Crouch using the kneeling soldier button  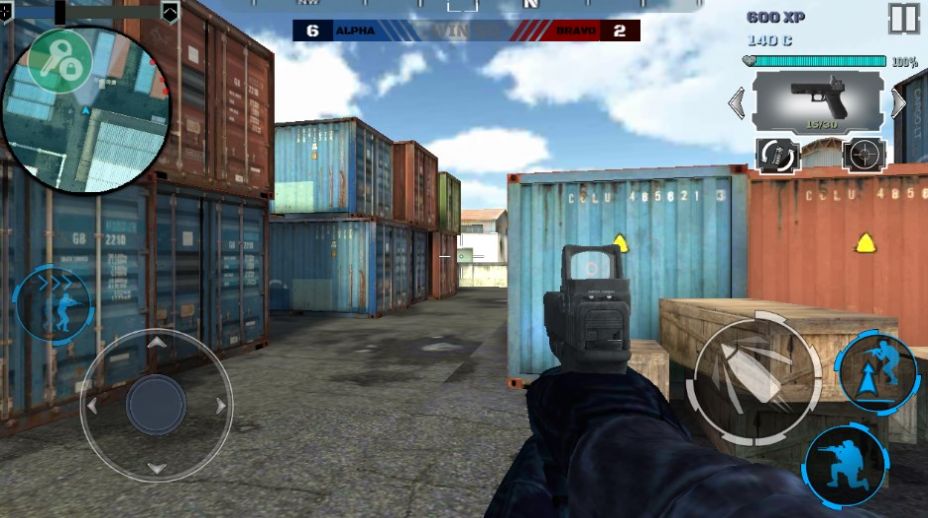pyautogui.click(x=845, y=465)
